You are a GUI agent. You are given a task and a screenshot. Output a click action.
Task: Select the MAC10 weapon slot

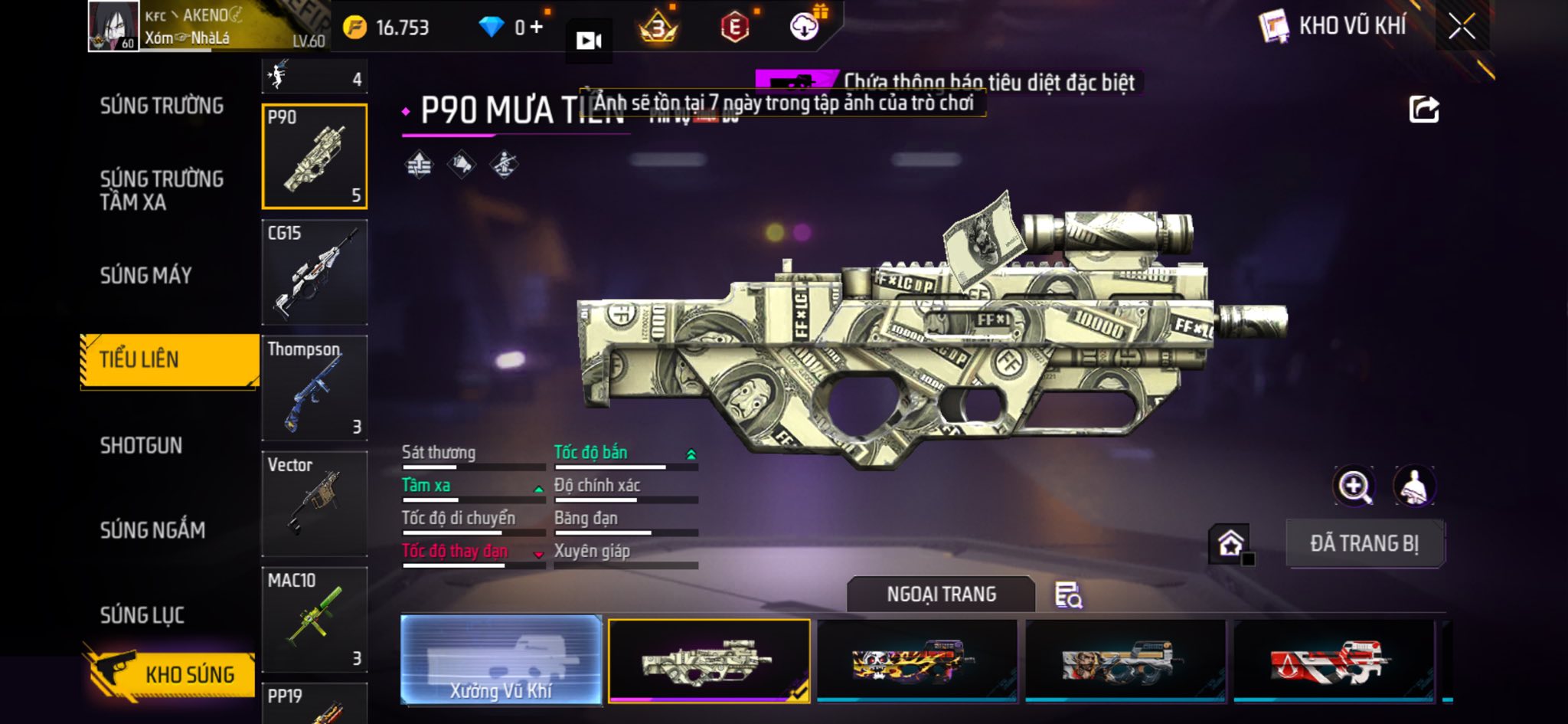click(315, 619)
